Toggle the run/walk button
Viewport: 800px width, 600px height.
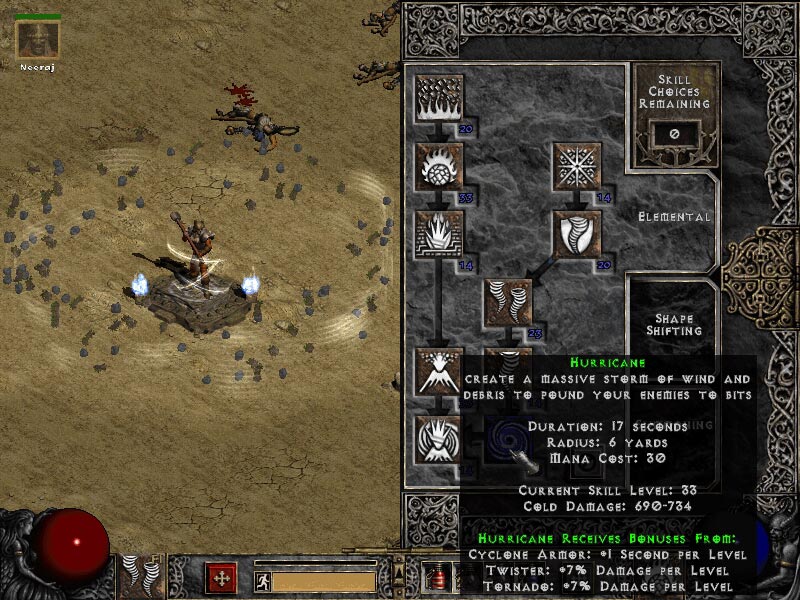[x=260, y=579]
